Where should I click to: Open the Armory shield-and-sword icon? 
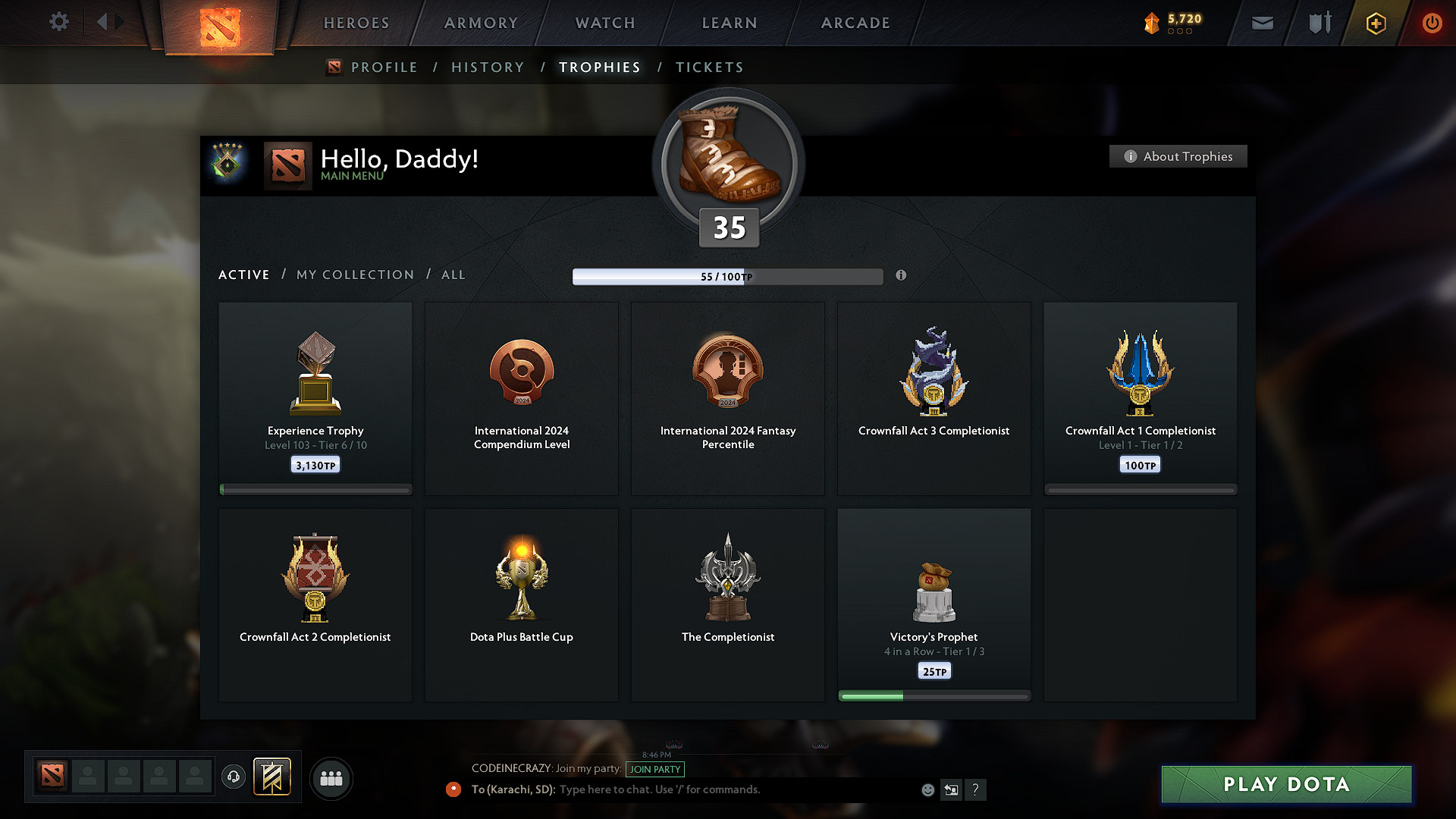click(x=1319, y=23)
